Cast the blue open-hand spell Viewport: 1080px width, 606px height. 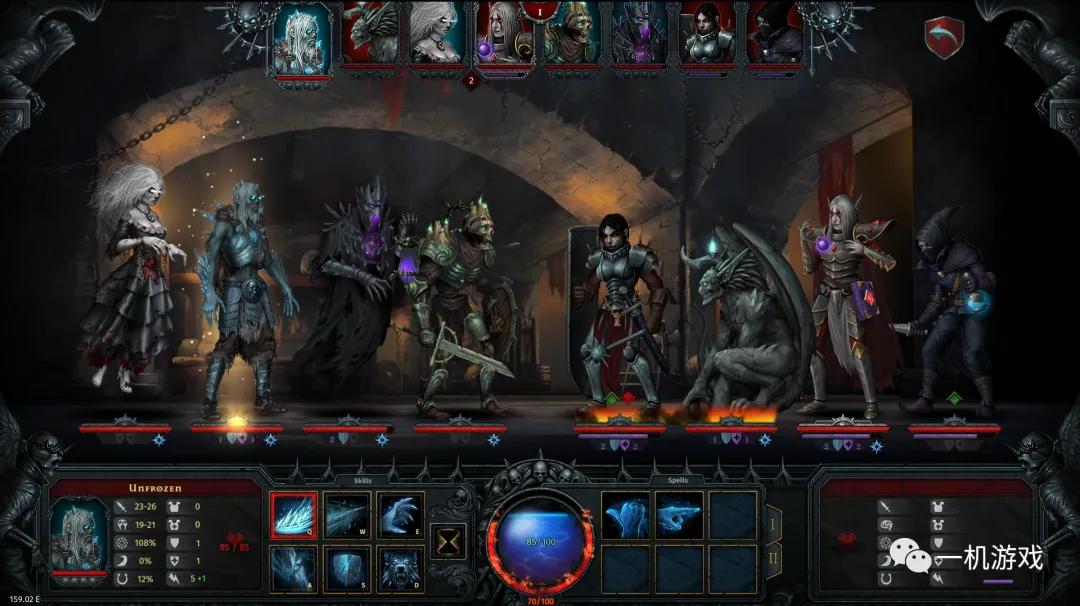click(627, 516)
